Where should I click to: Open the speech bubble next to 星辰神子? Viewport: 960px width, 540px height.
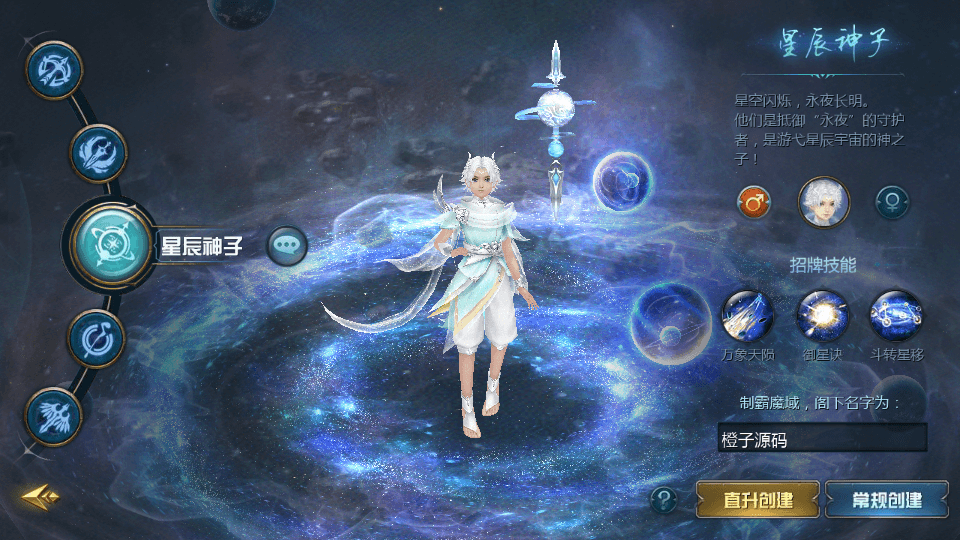point(287,245)
